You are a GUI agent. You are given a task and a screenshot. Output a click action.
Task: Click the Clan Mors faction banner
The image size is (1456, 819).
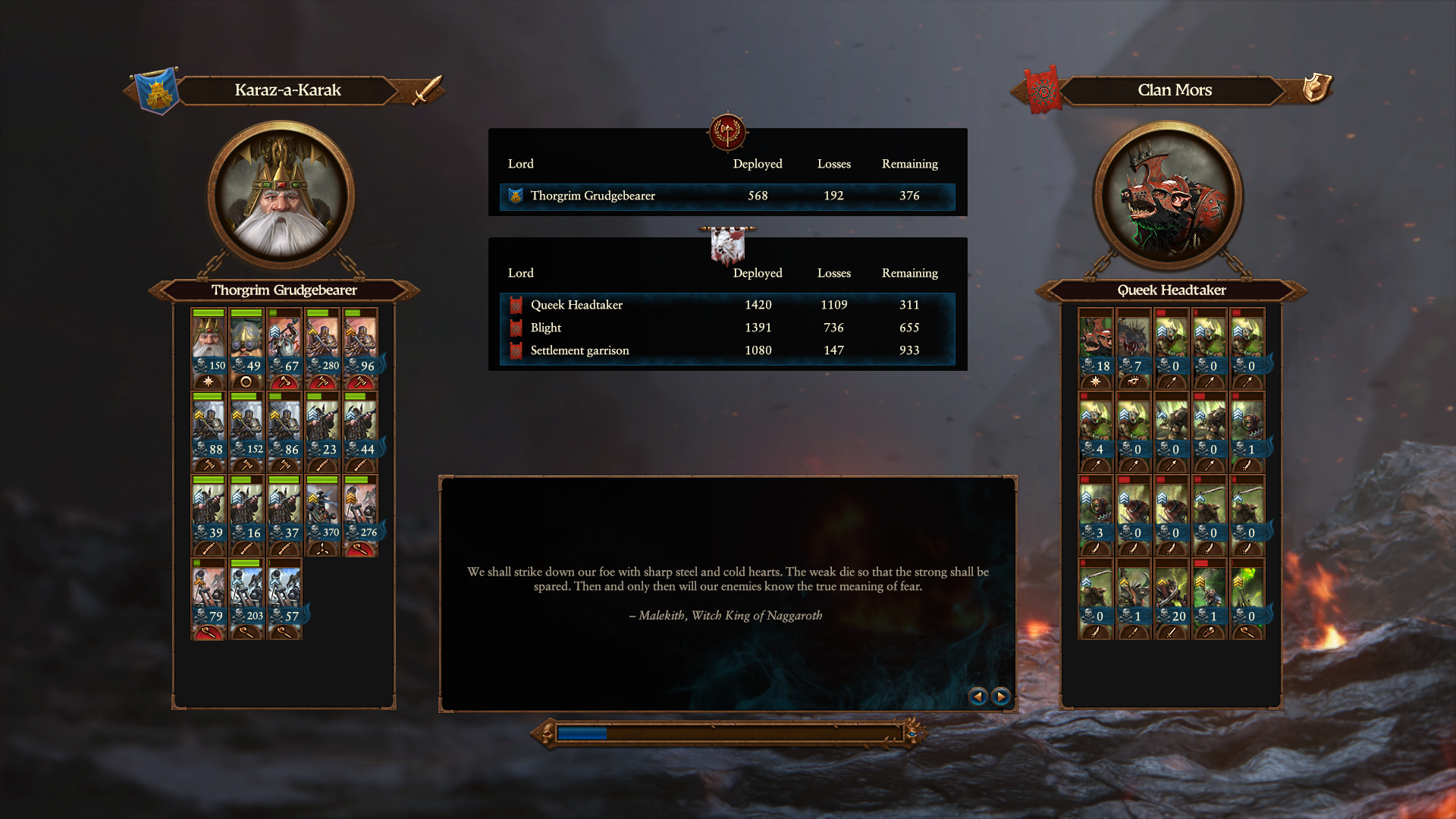pos(1043,91)
